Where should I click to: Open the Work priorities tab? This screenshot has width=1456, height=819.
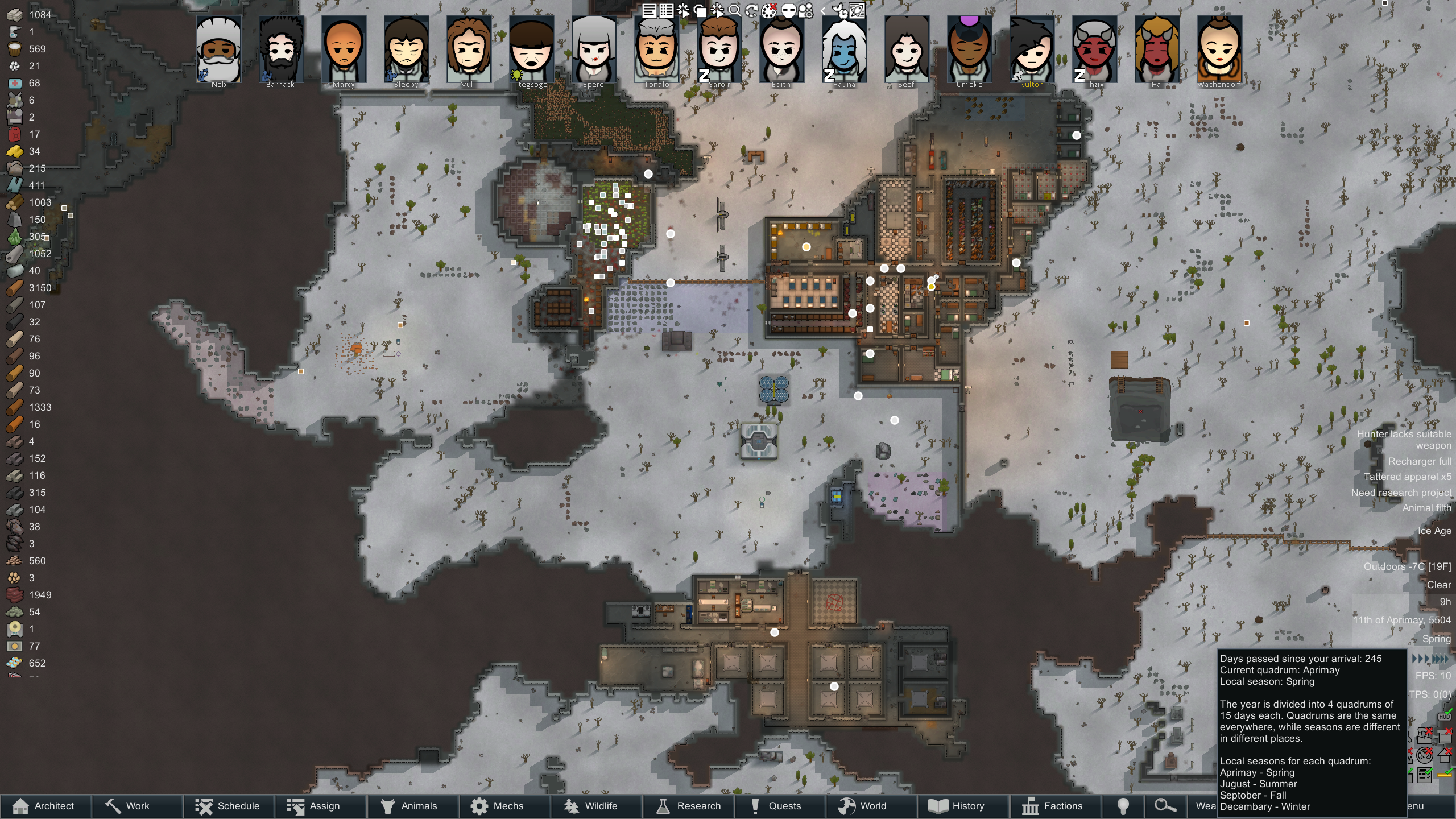tap(136, 806)
